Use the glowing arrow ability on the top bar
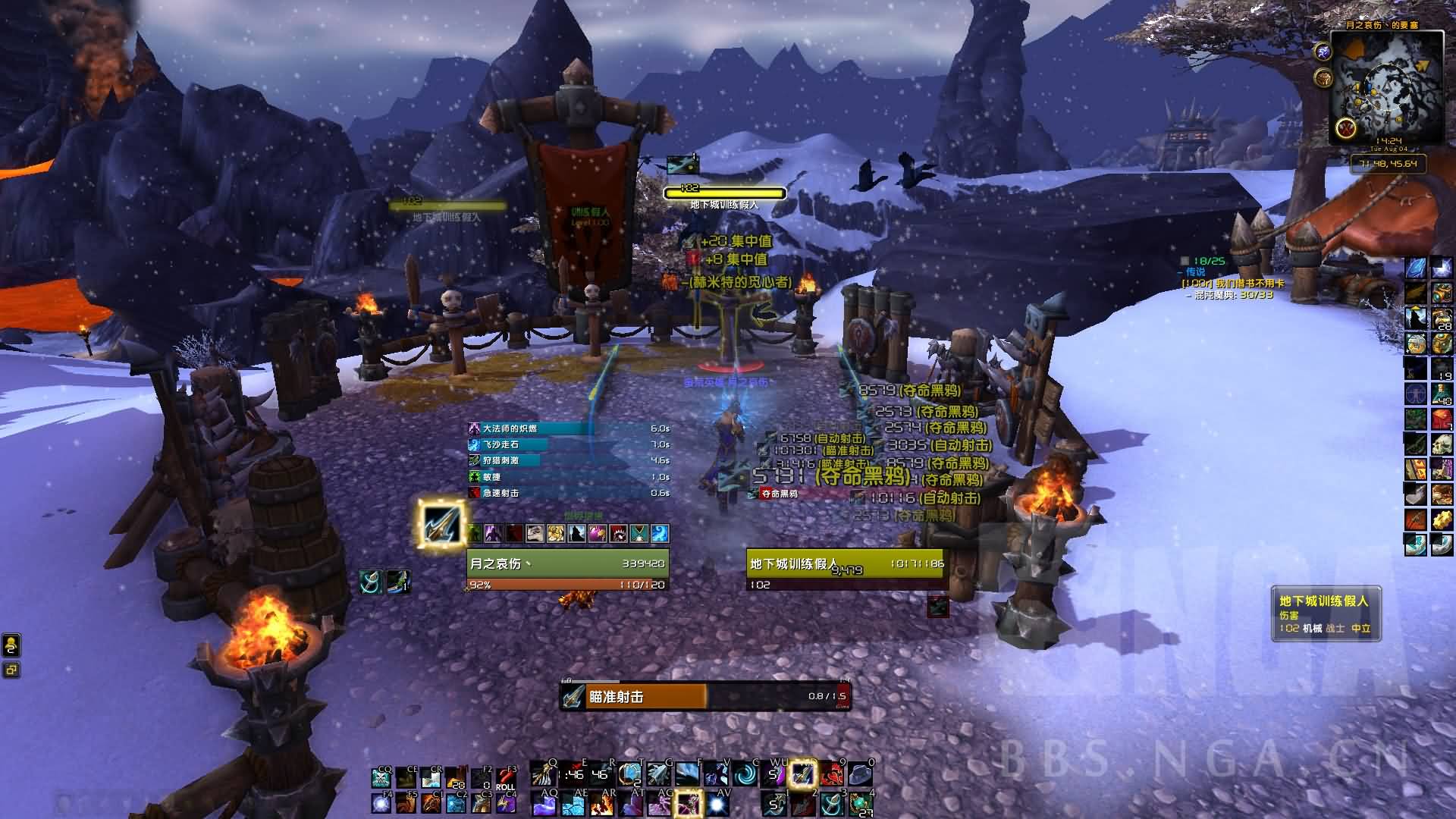Screen dimensions: 1456x819 coord(802,774)
